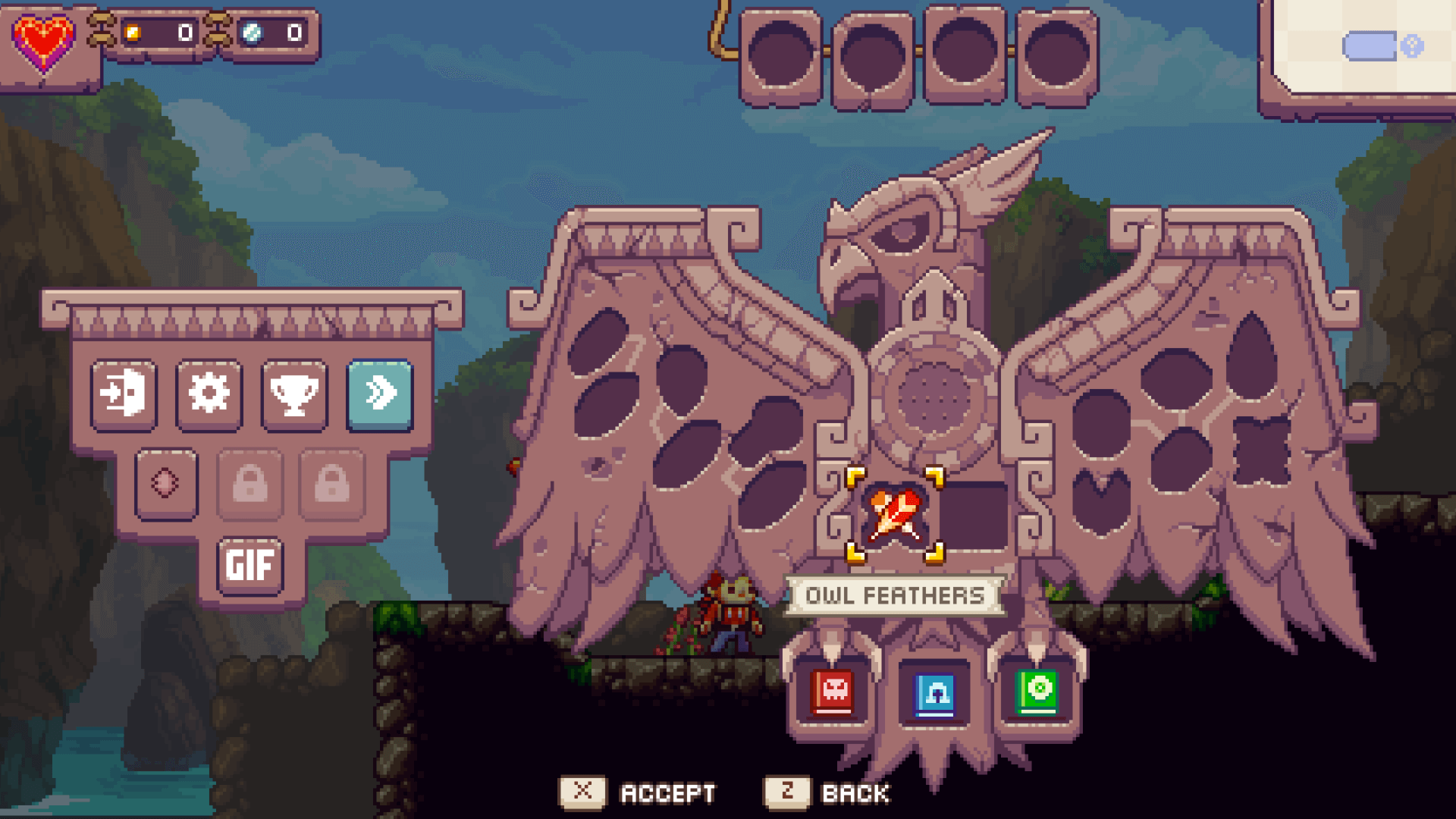Image resolution: width=1456 pixels, height=819 pixels.
Task: Select the blue double-arrow button
Action: click(x=380, y=394)
